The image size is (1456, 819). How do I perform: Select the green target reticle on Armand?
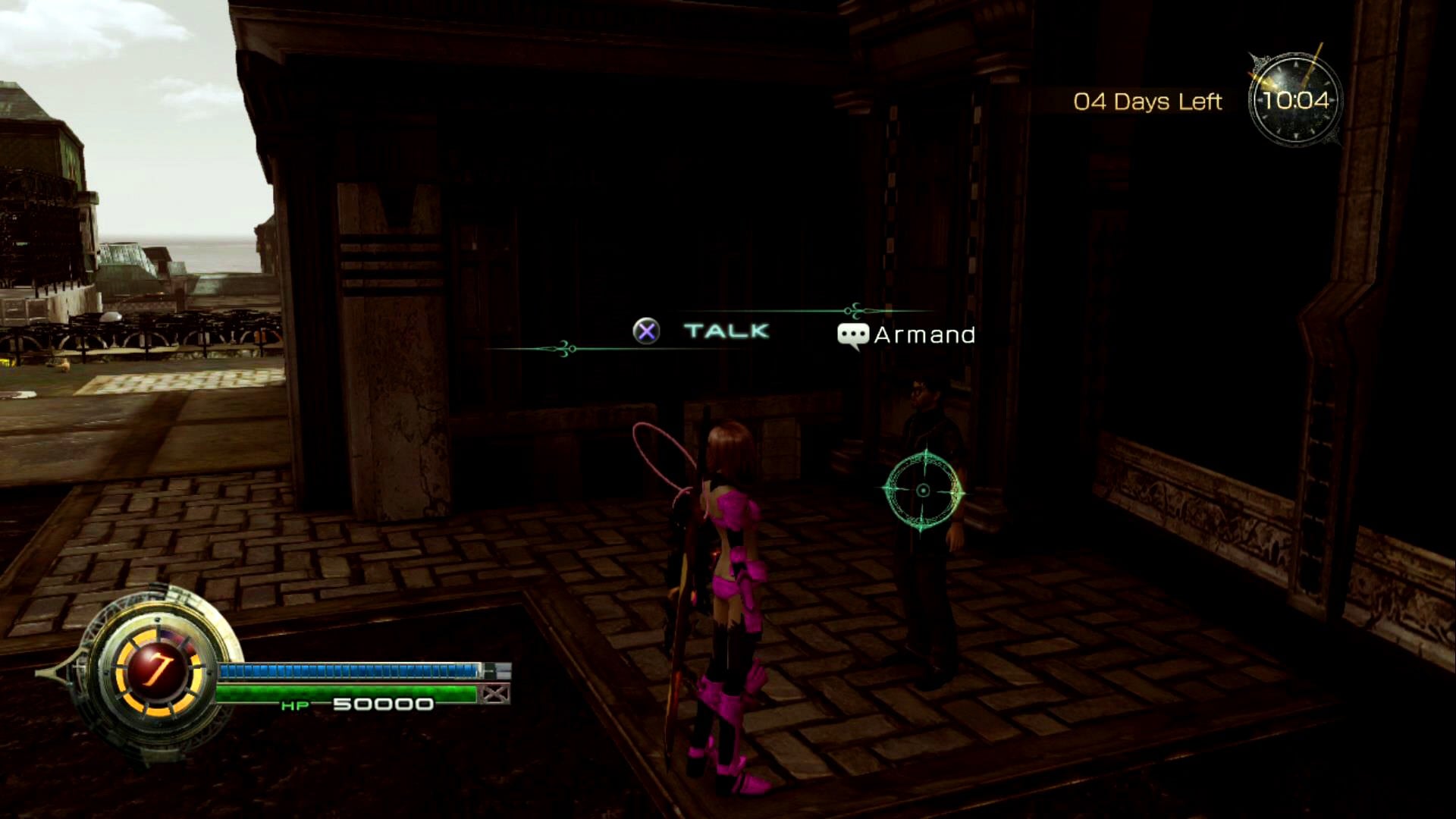point(923,491)
